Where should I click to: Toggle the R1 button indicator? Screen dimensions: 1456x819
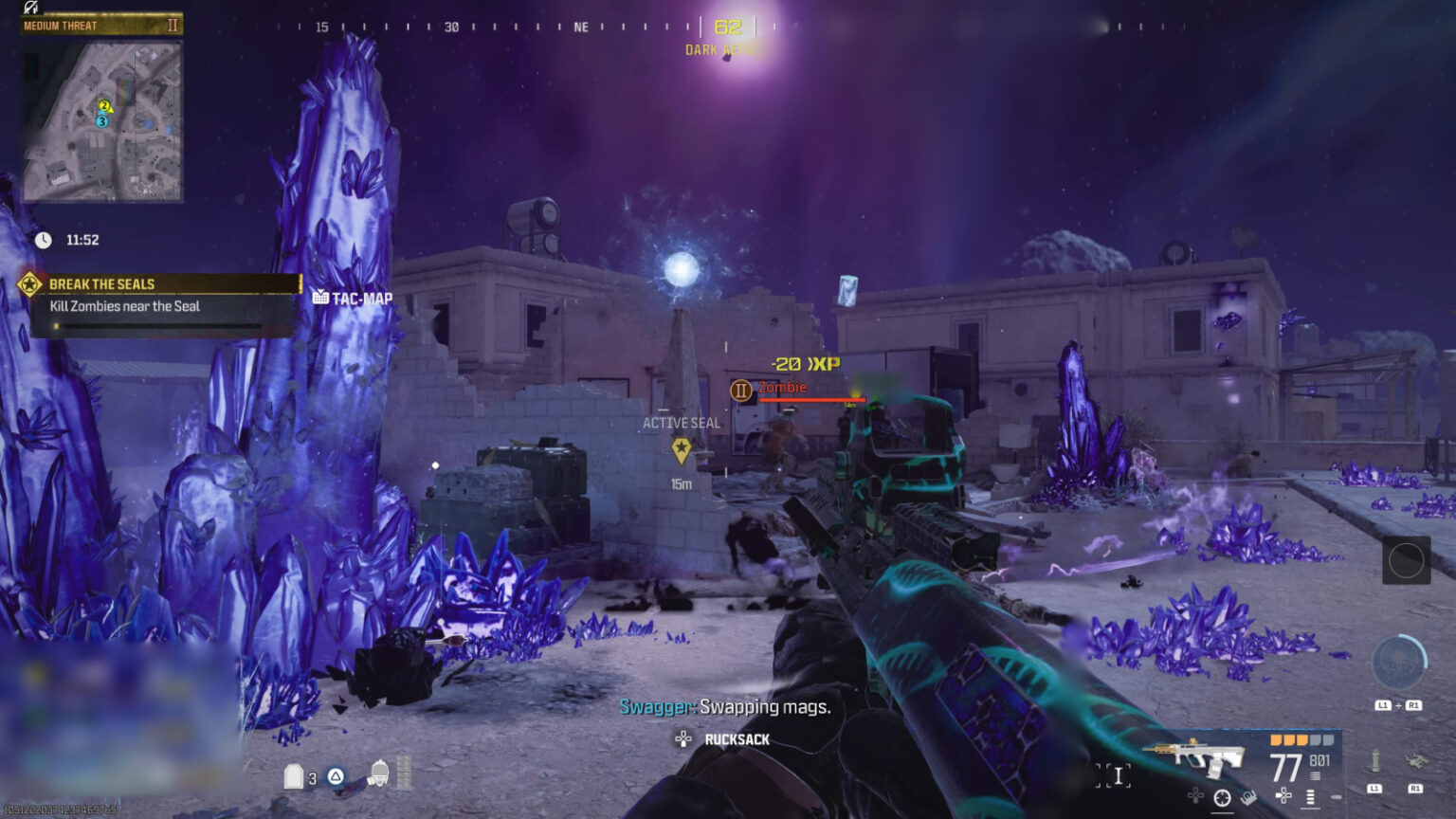(1415, 788)
